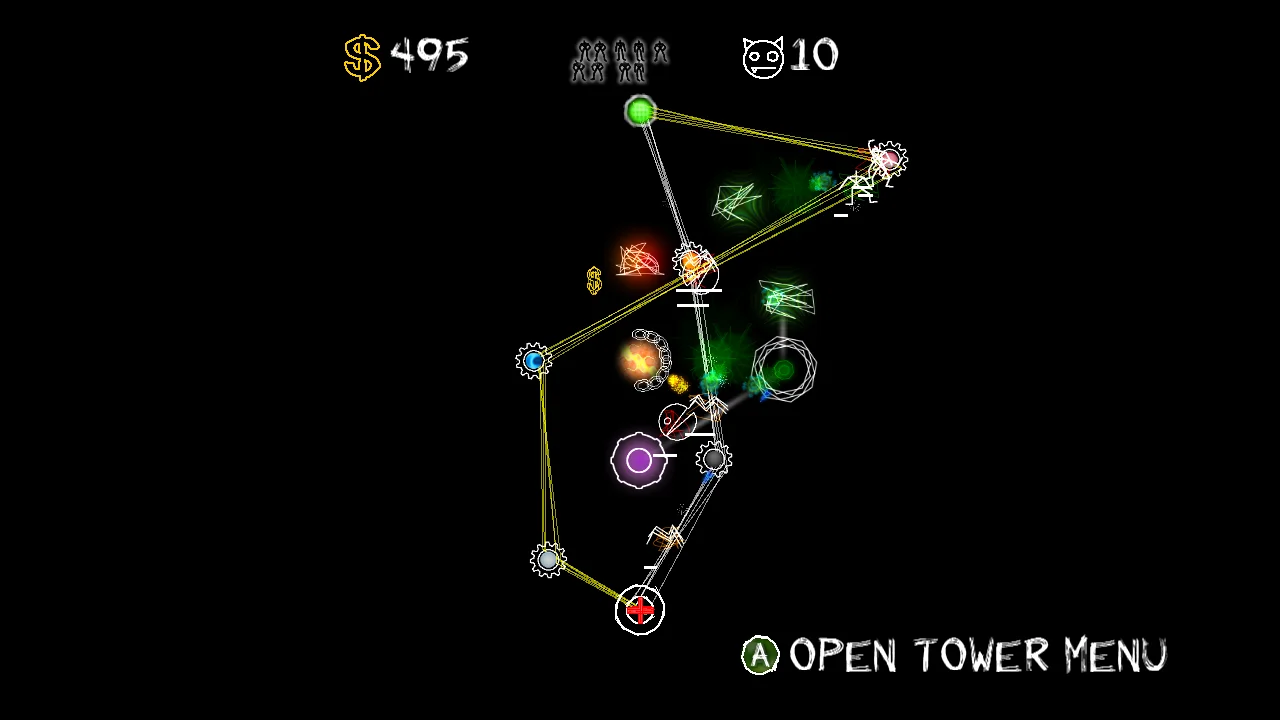This screenshot has width=1280, height=720.
Task: Click the 495 cash amount
Action: coord(430,55)
